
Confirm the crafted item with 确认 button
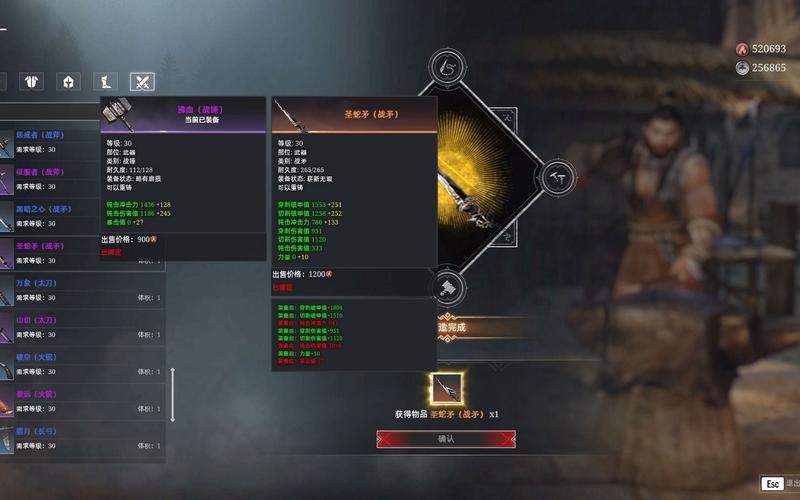tap(446, 439)
